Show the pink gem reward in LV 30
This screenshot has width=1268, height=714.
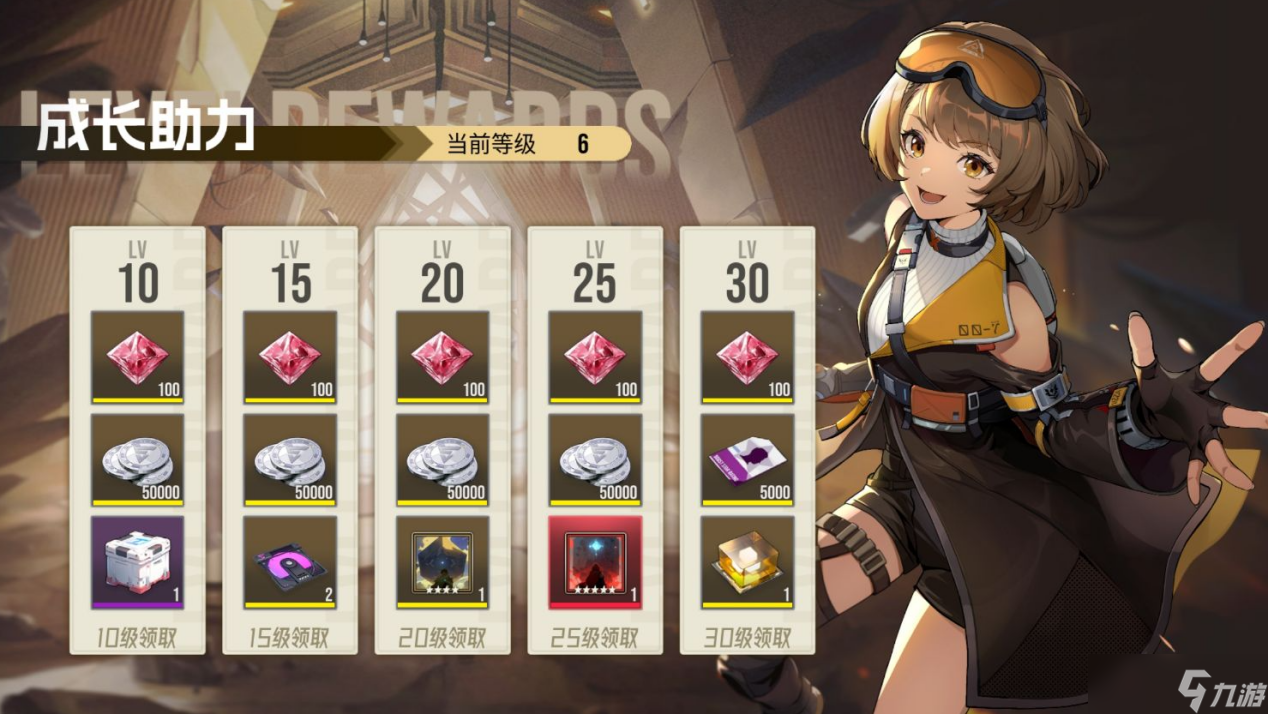pyautogui.click(x=747, y=357)
